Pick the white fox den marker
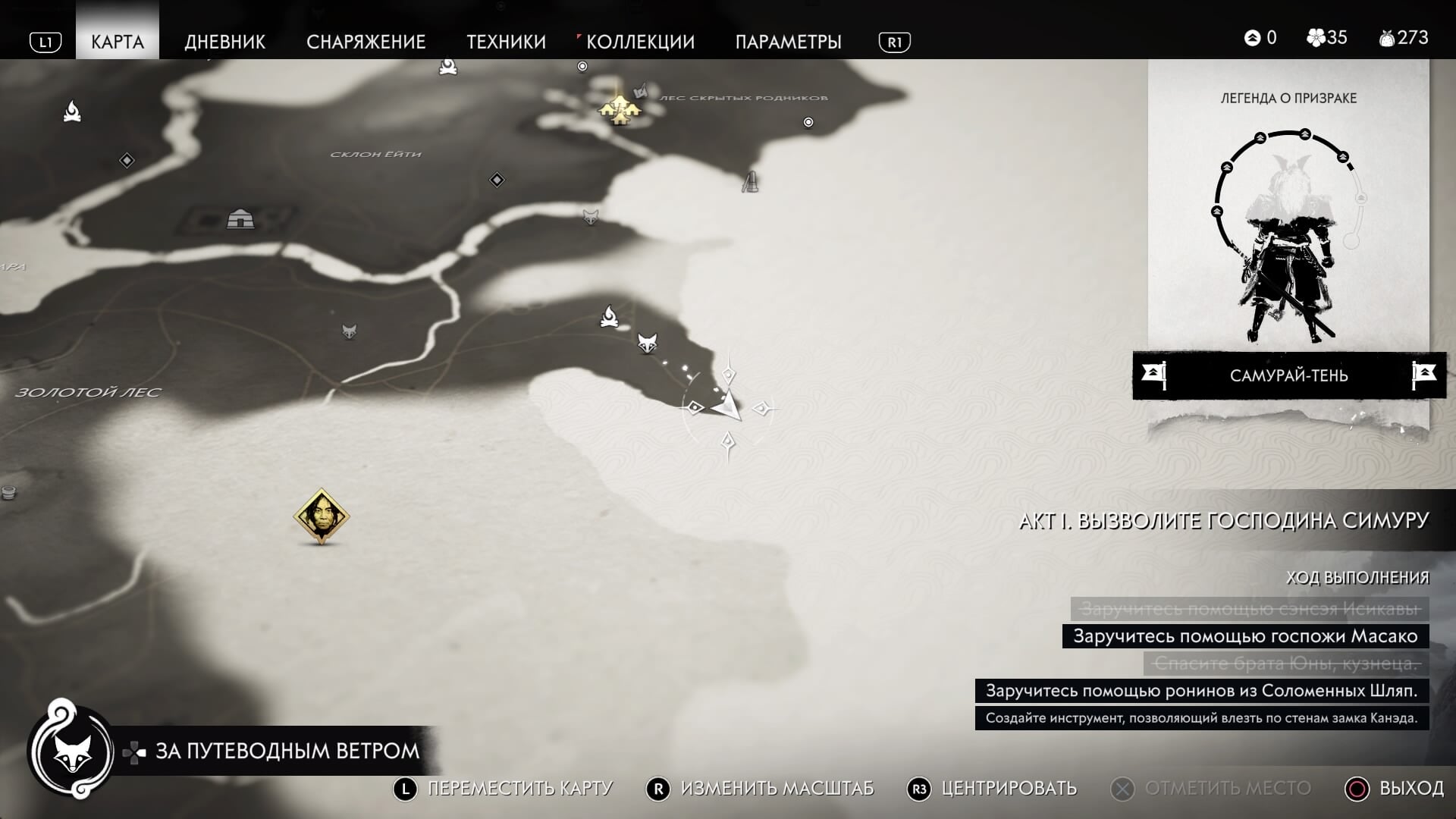Image resolution: width=1456 pixels, height=819 pixels. [x=647, y=342]
